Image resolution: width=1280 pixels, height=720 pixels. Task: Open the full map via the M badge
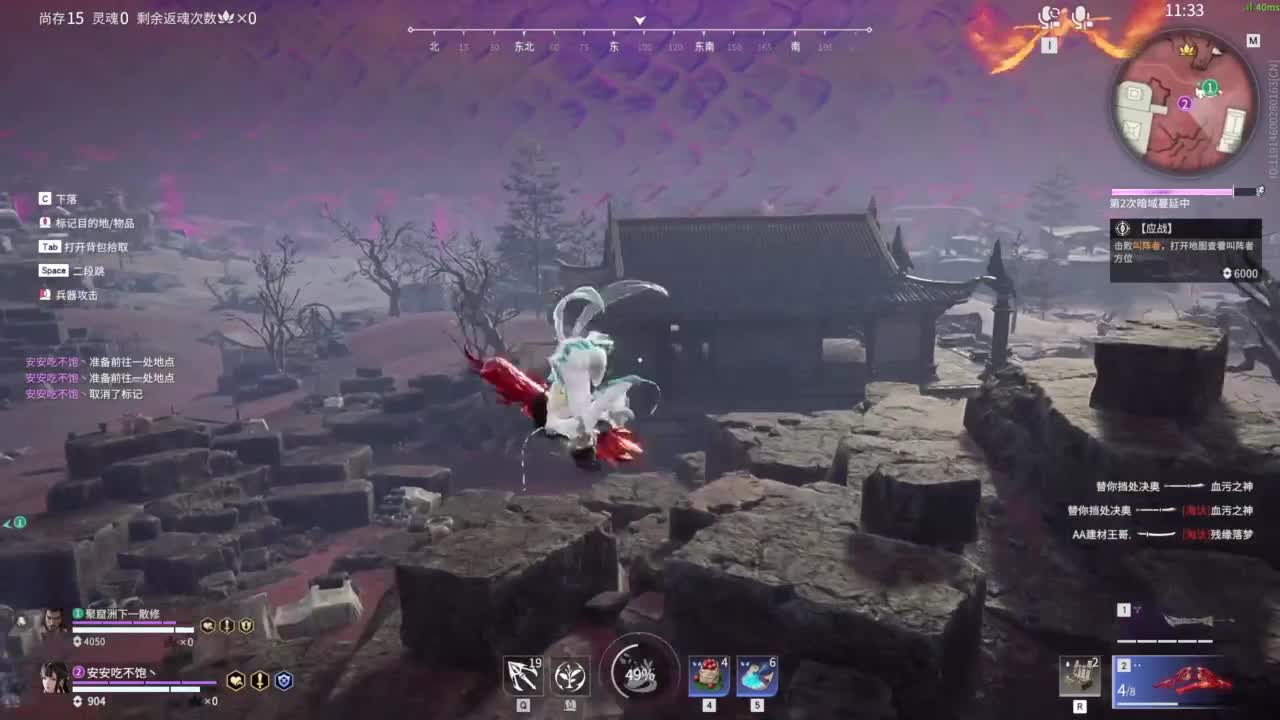1256,41
